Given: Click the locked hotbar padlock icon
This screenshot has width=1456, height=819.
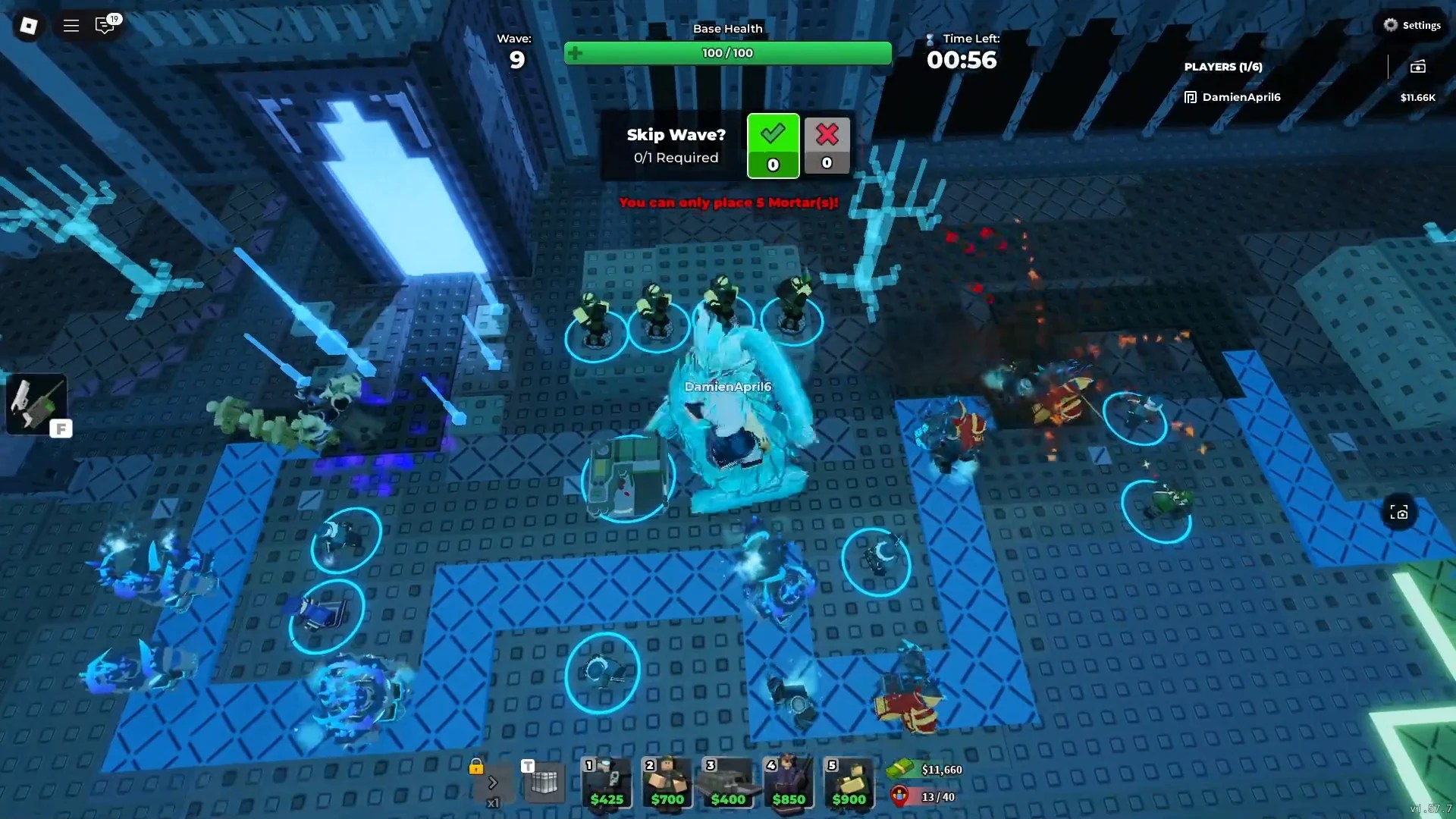Looking at the screenshot, I should (x=475, y=768).
